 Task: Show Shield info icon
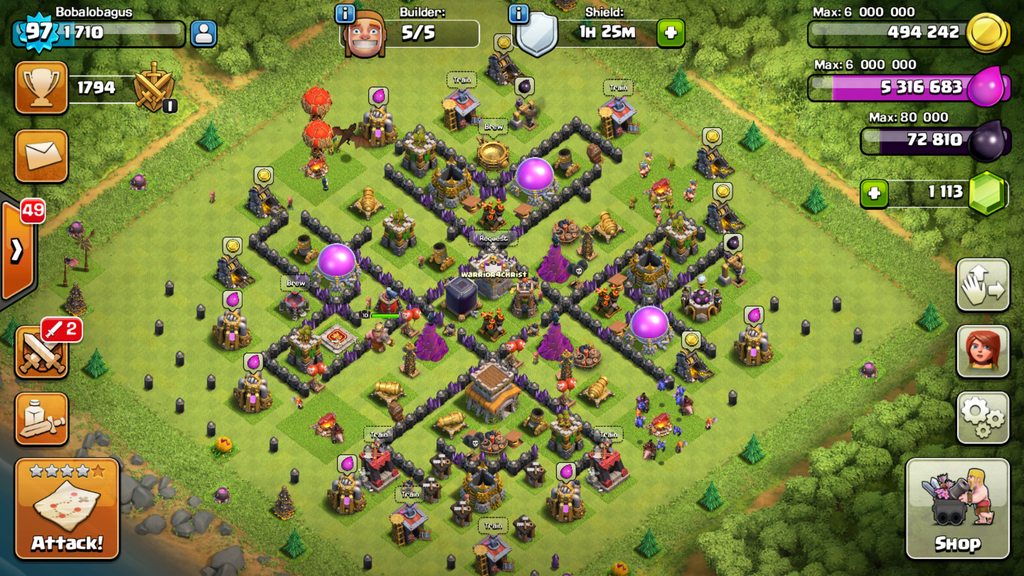518,13
